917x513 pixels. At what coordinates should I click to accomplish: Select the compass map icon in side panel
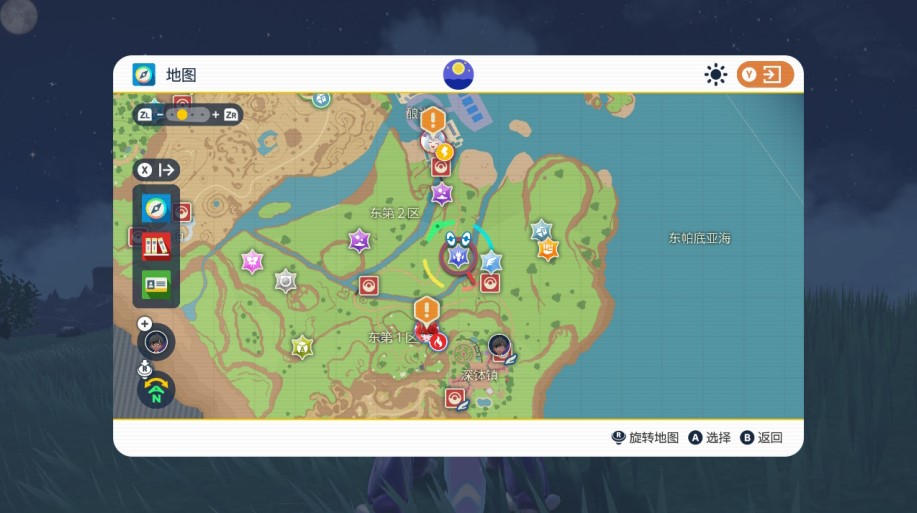point(156,208)
